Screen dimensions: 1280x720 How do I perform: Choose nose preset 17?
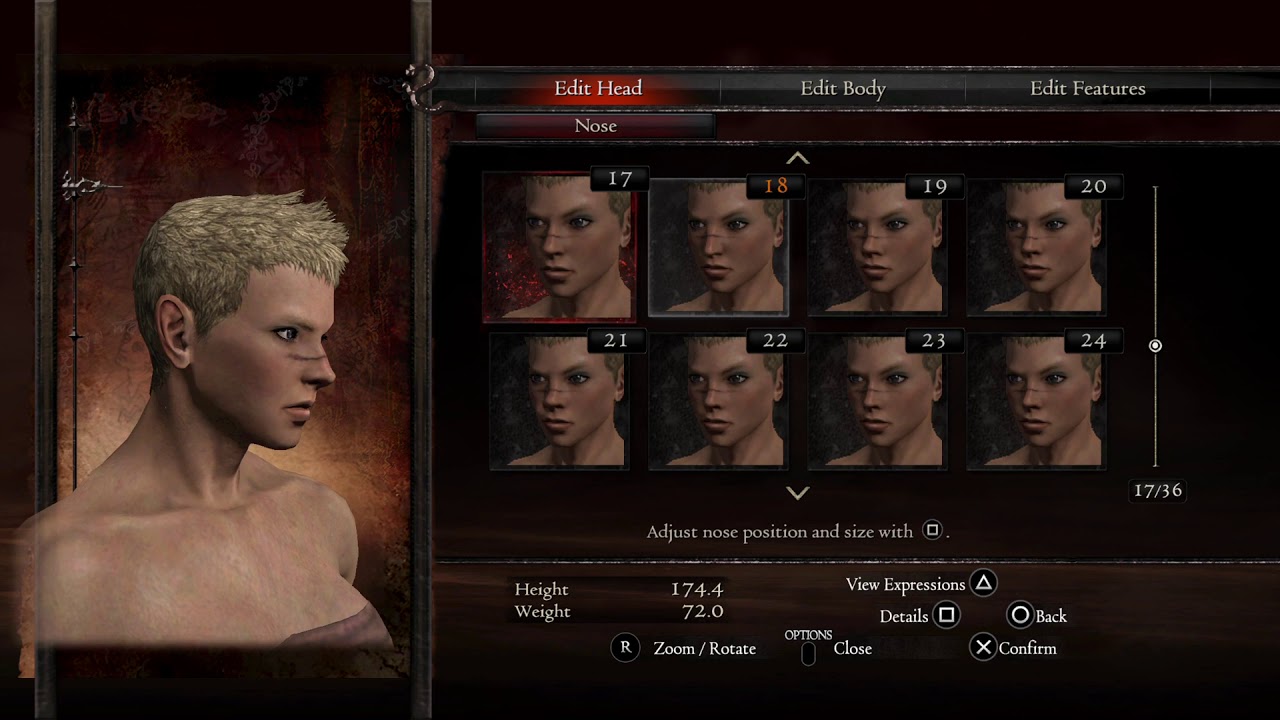click(559, 247)
